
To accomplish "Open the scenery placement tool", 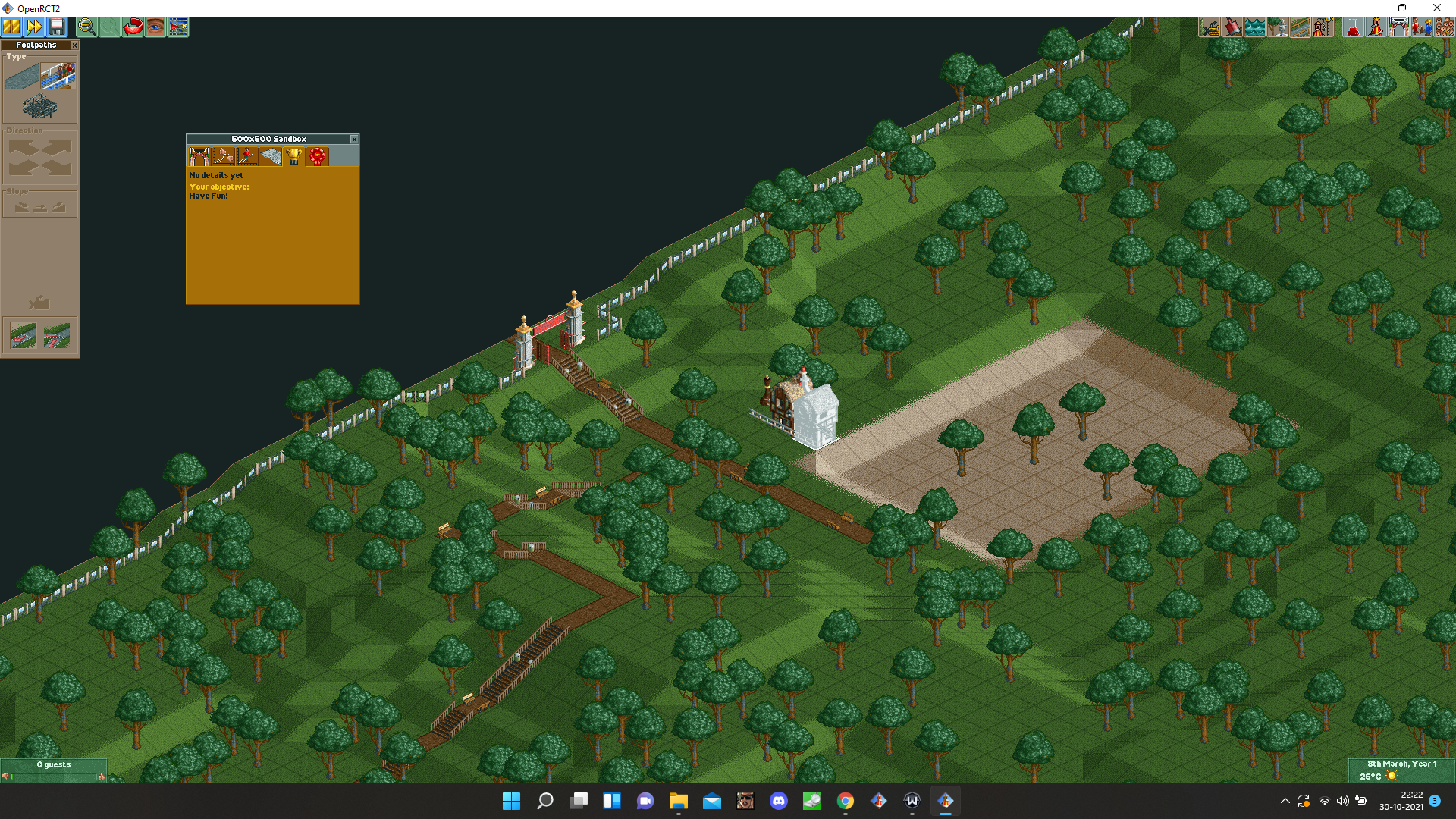I will click(1277, 27).
